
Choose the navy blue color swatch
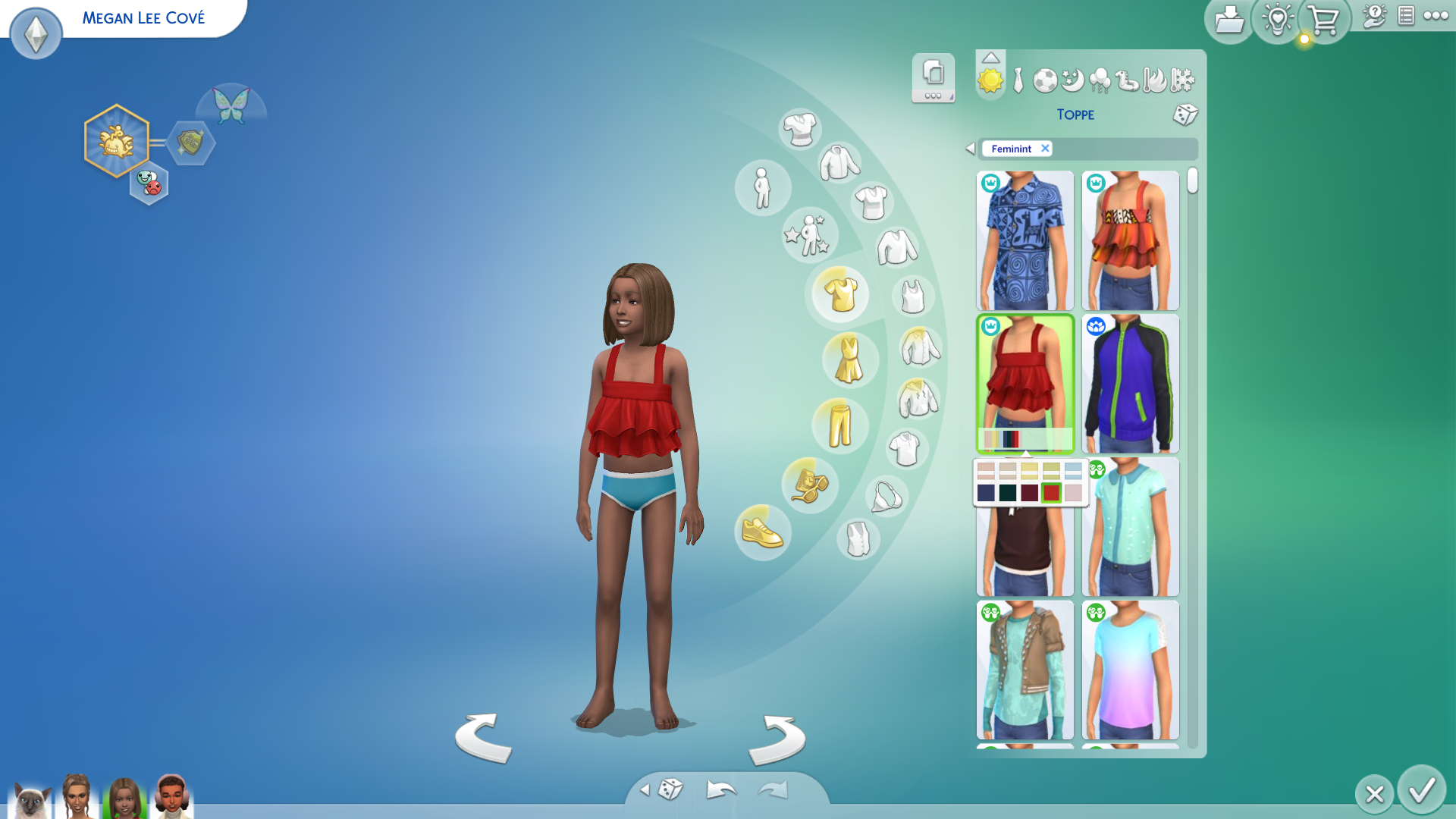coord(986,493)
